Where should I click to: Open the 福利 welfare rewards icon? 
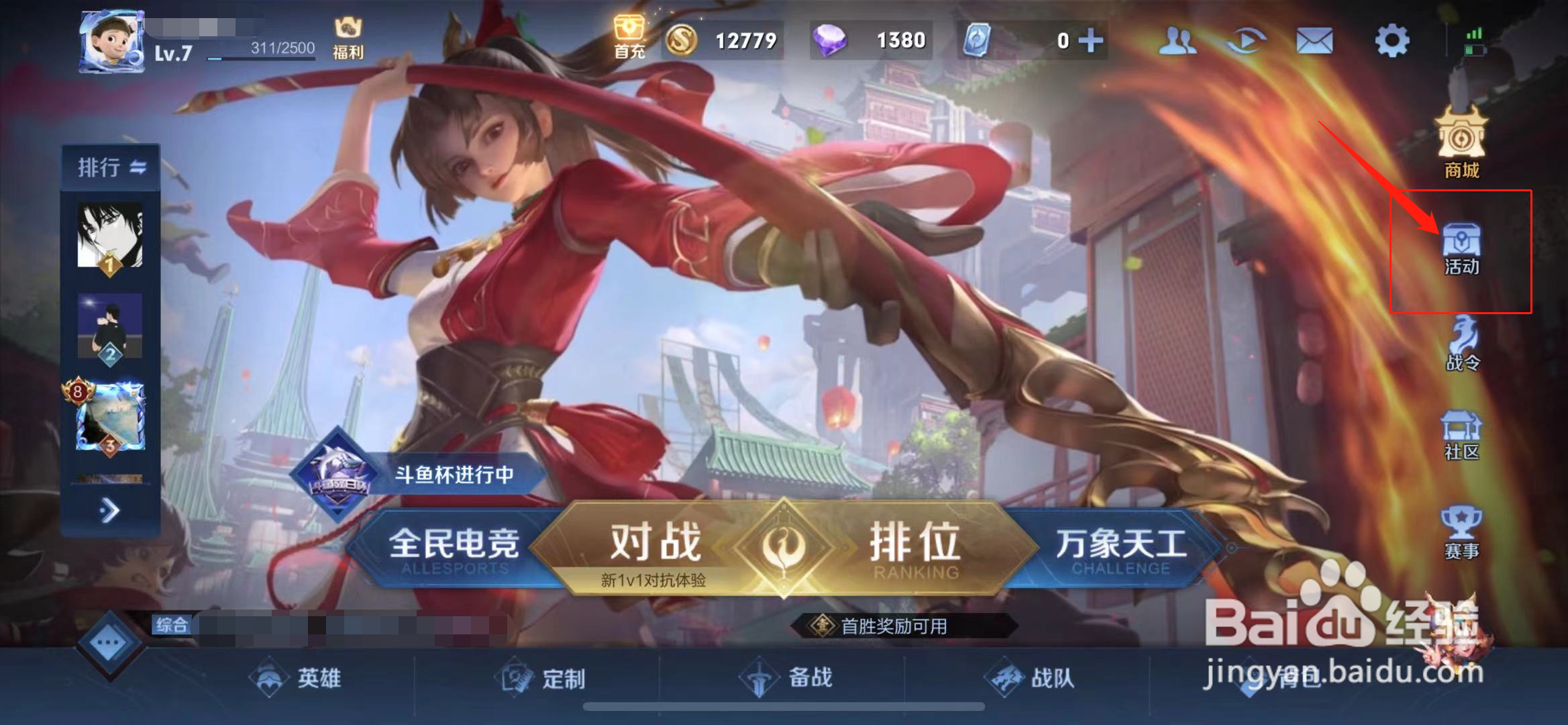point(347,34)
